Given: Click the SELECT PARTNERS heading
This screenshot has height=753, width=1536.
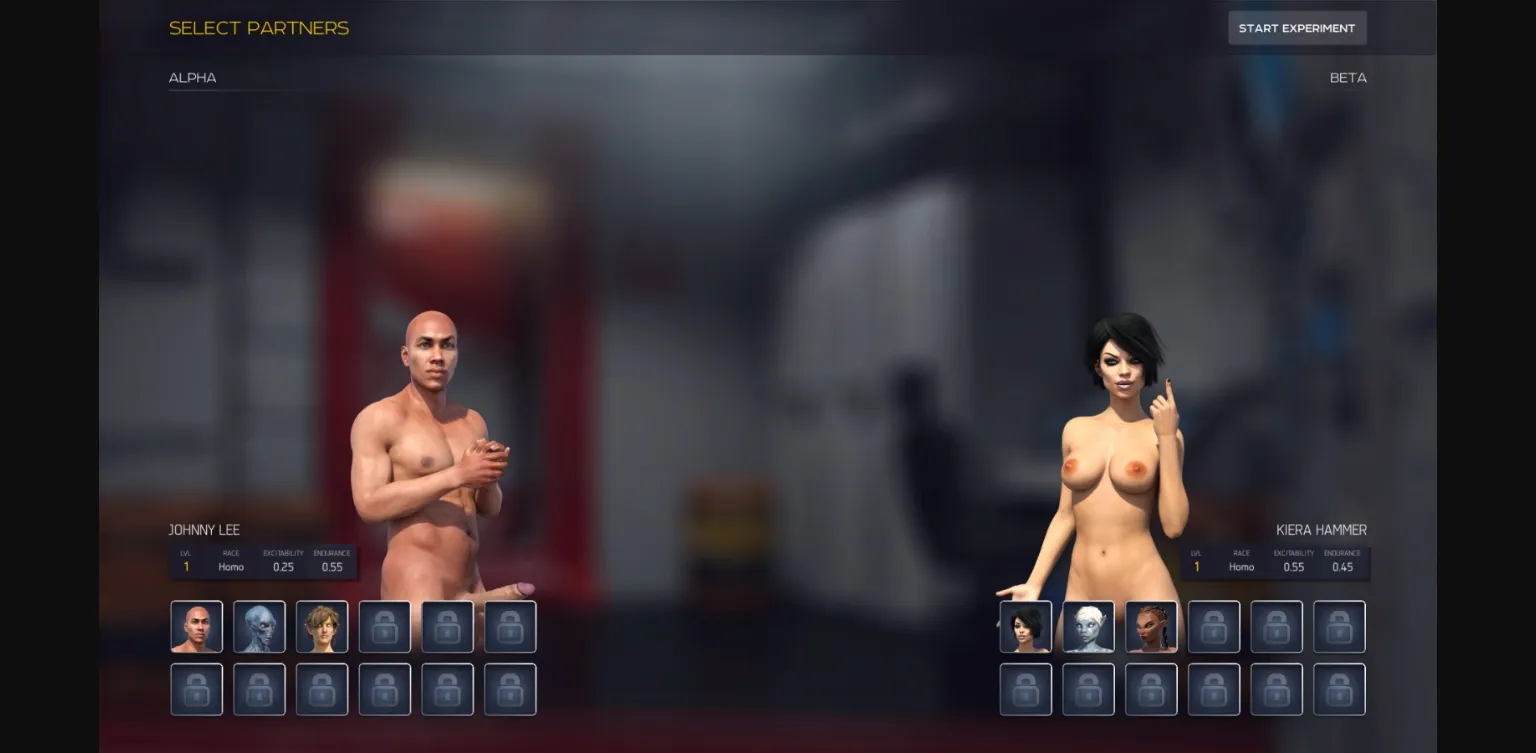Looking at the screenshot, I should tap(259, 28).
